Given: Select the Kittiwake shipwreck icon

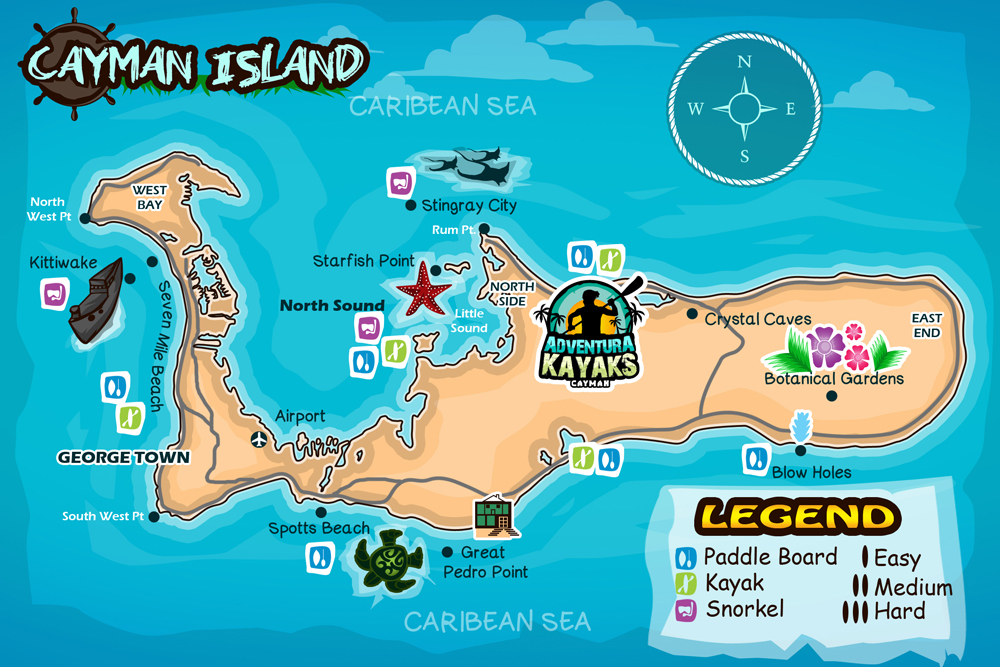Looking at the screenshot, I should click(x=95, y=300).
